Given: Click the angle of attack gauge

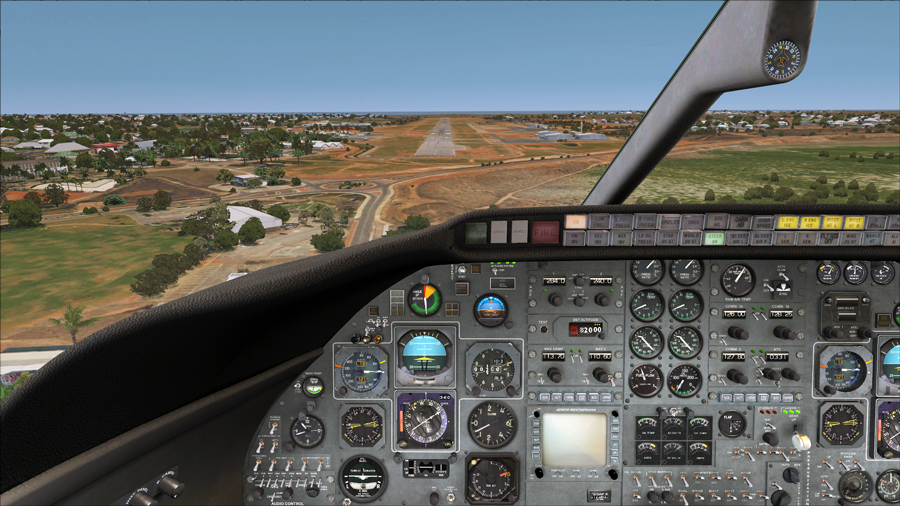Looking at the screenshot, I should (x=425, y=299).
